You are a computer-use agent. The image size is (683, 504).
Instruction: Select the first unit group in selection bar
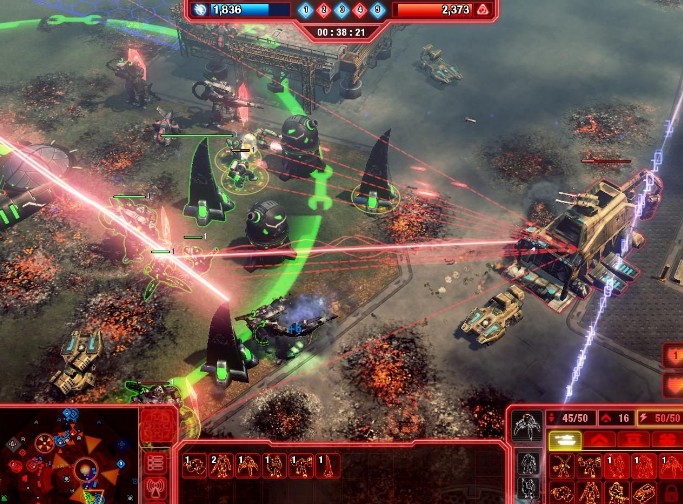click(x=193, y=465)
